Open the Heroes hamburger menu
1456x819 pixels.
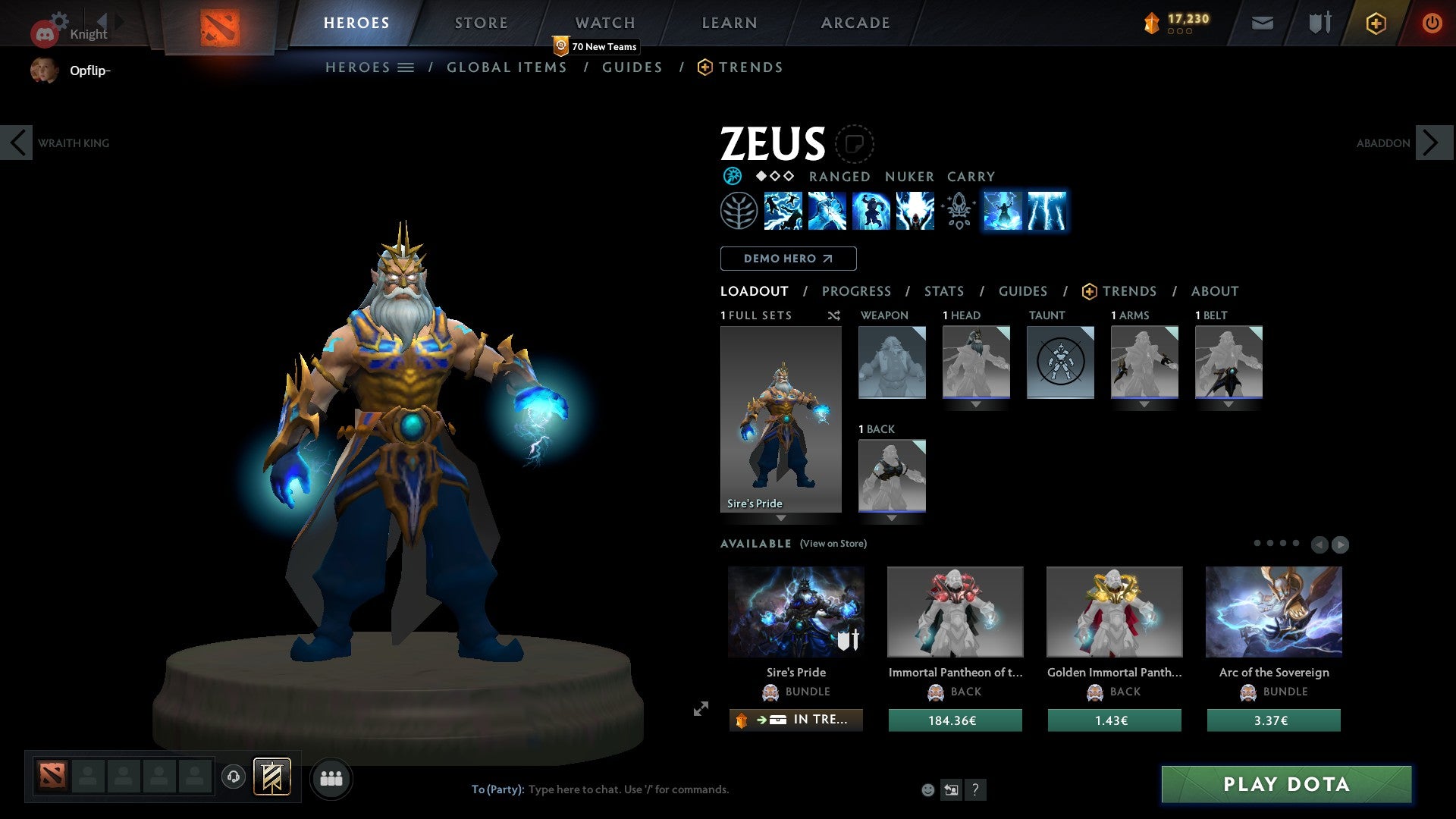pyautogui.click(x=406, y=67)
